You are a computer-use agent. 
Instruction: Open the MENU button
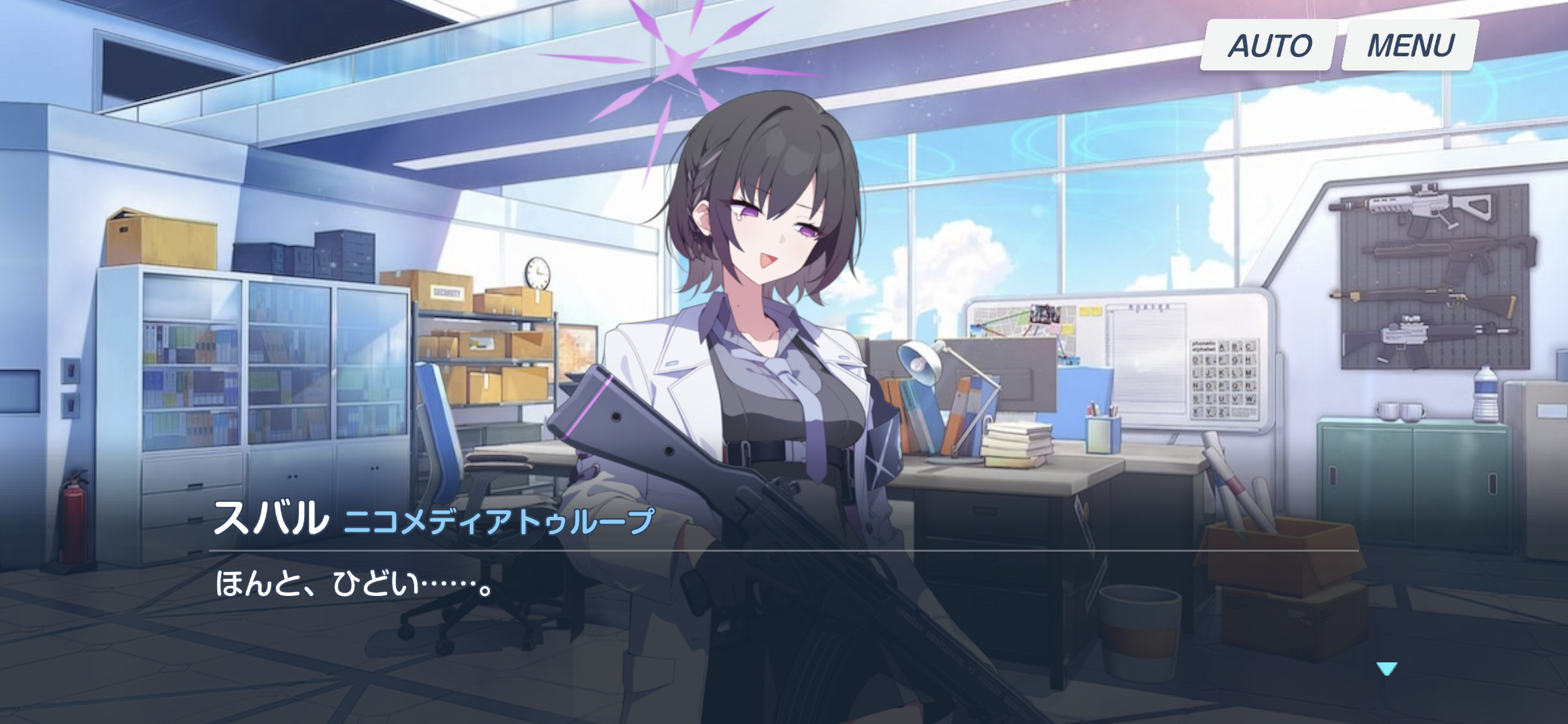coord(1410,46)
